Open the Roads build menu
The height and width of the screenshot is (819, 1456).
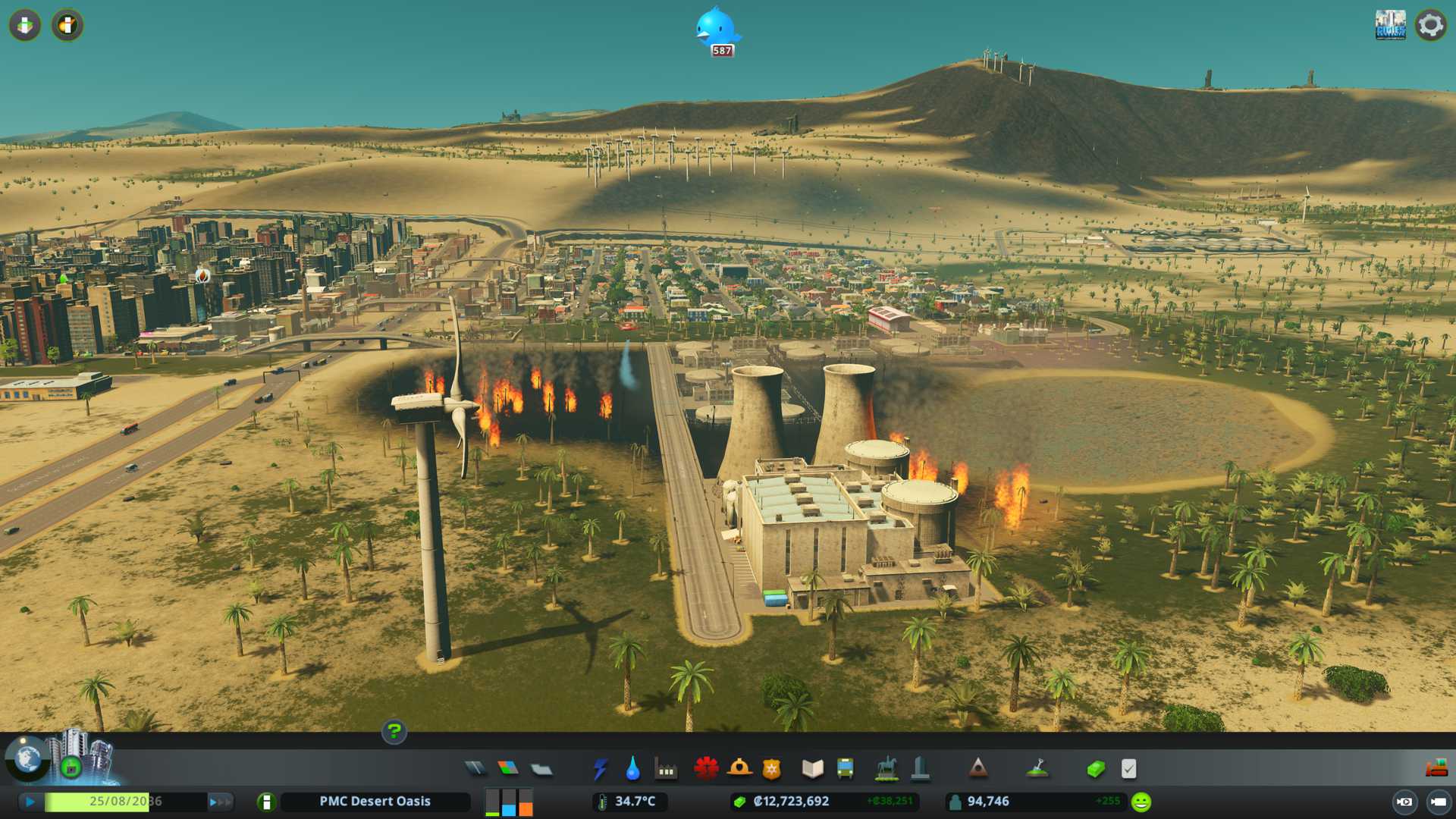(475, 769)
